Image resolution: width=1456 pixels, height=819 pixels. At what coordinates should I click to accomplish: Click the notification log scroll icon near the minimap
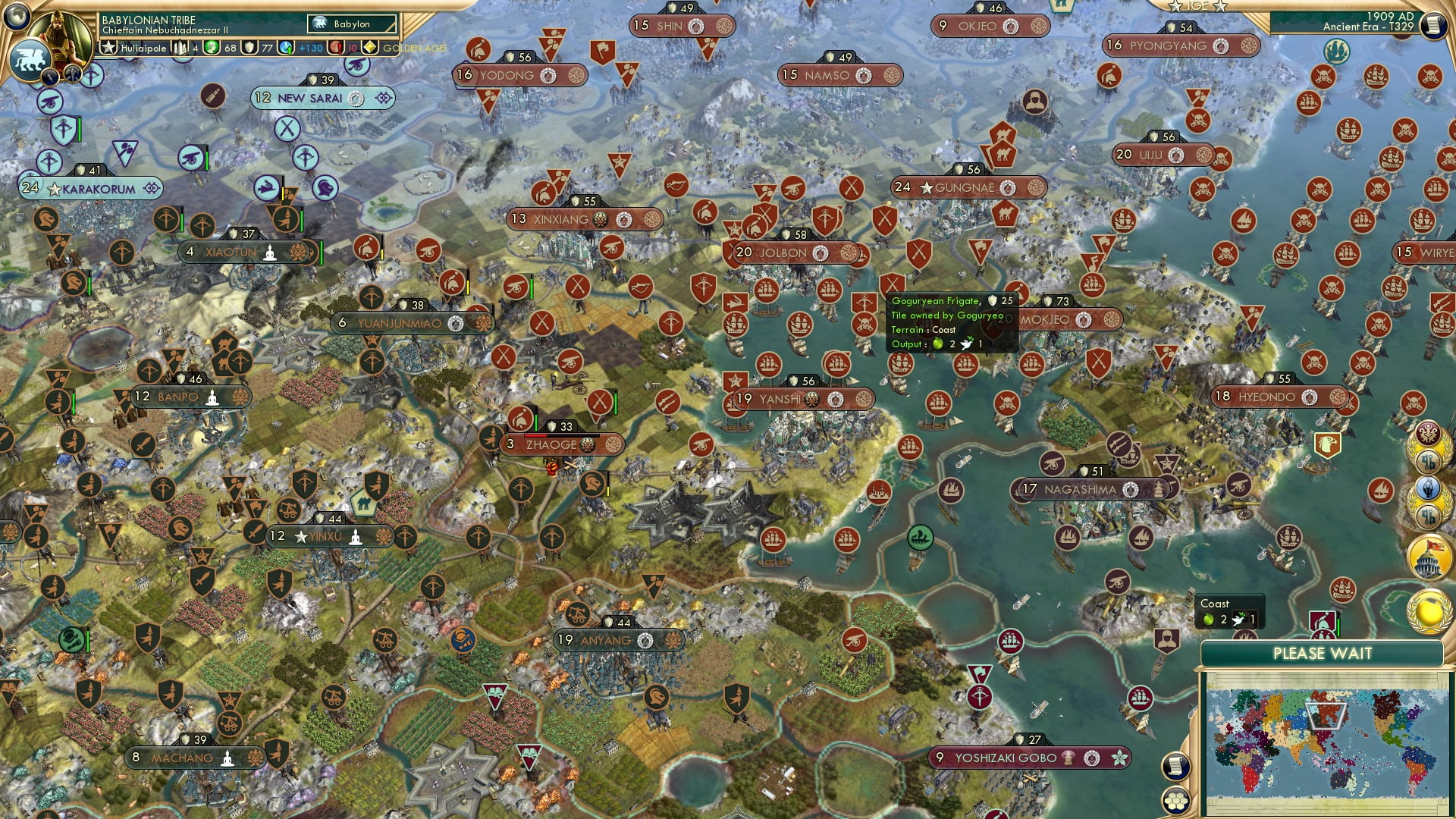[x=1175, y=767]
